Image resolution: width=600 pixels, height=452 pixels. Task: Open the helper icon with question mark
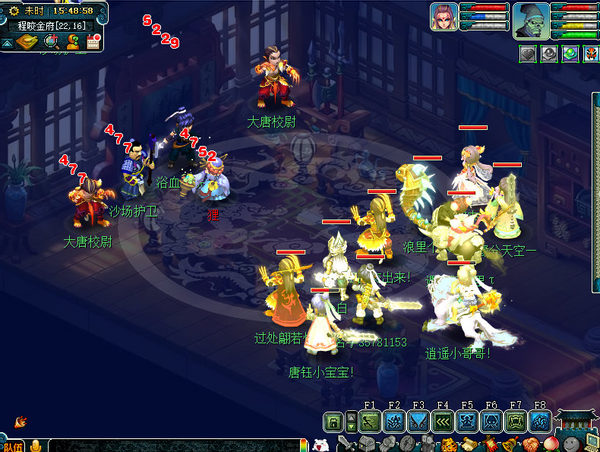tap(72, 42)
